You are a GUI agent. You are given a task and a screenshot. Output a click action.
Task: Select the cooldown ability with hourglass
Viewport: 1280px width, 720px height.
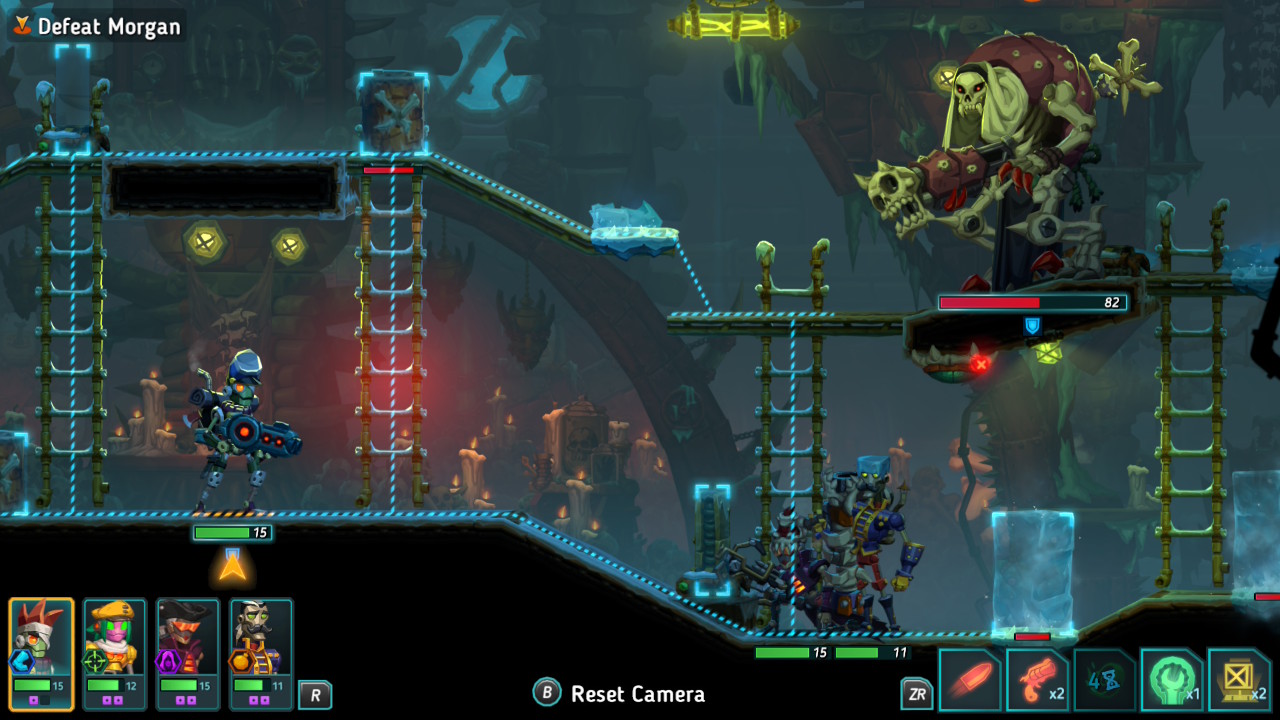[1104, 681]
